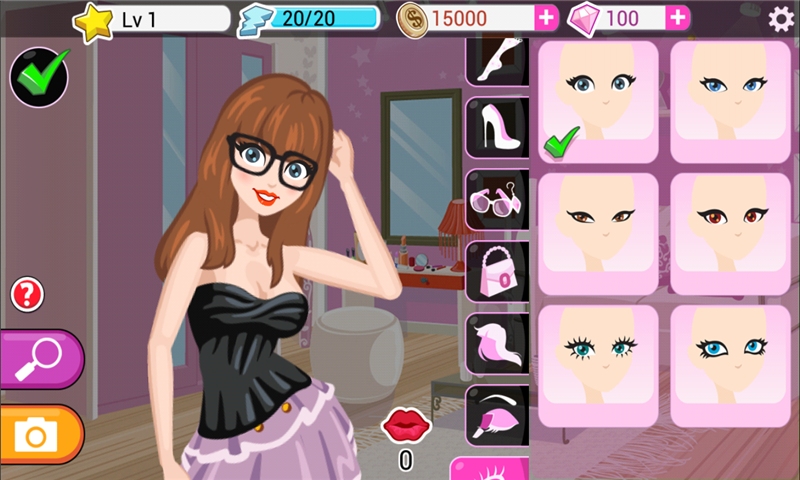Screen dimensions: 800x480
Task: Tap the purple magnifying glass button
Action: tap(39, 359)
